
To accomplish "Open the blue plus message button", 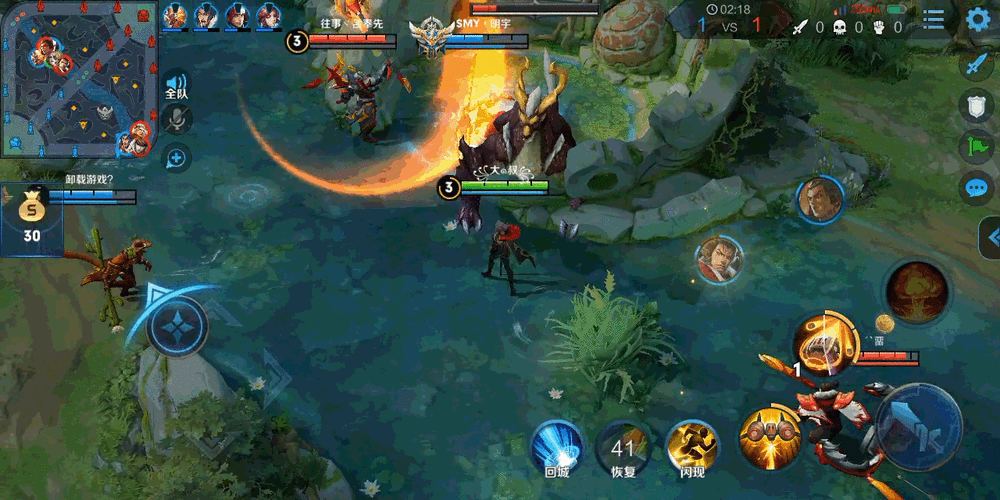I will coord(177,157).
